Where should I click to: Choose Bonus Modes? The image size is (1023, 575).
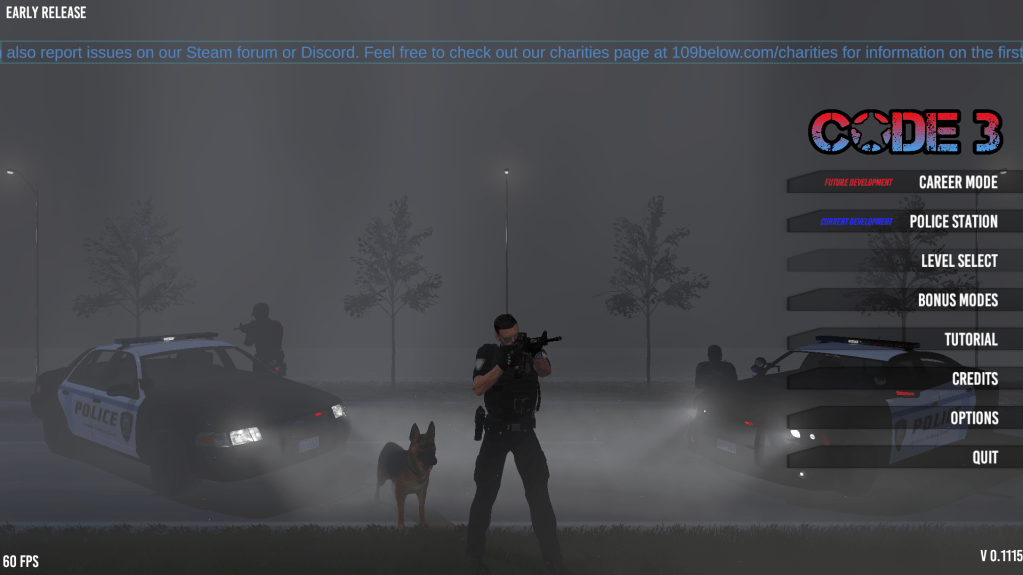click(957, 300)
